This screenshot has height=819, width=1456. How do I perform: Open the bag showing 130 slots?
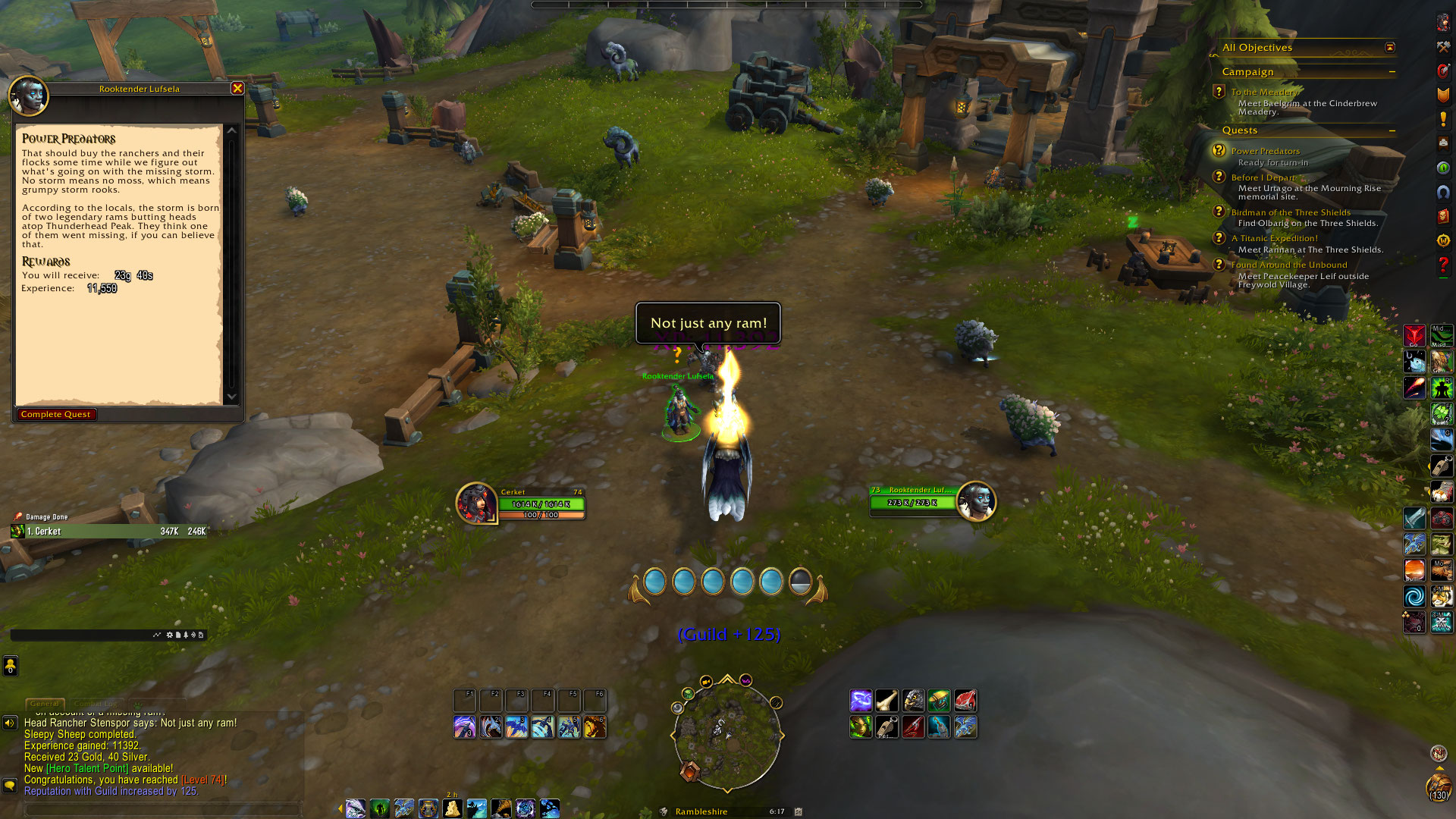coord(1438,786)
